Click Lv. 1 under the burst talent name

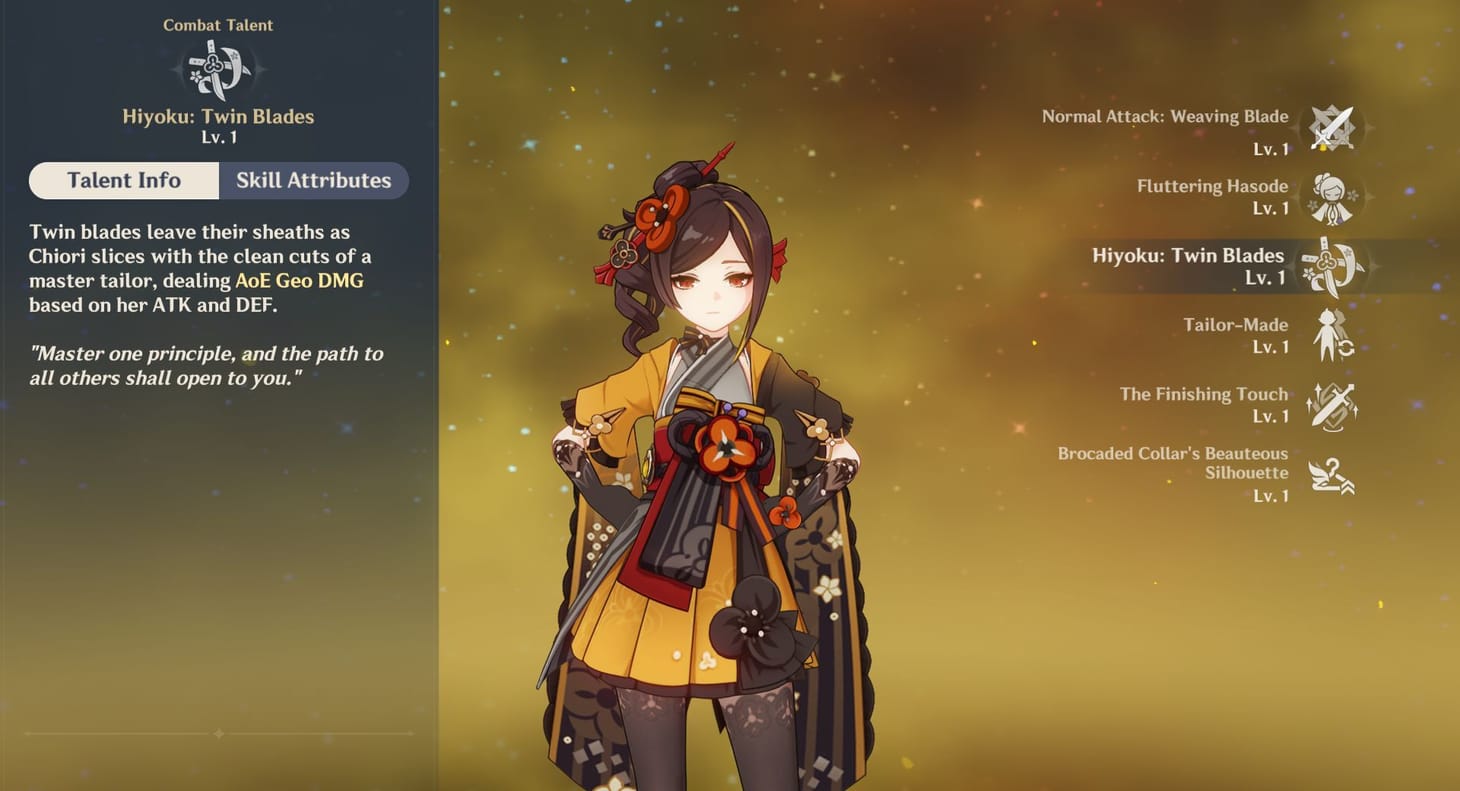click(219, 138)
